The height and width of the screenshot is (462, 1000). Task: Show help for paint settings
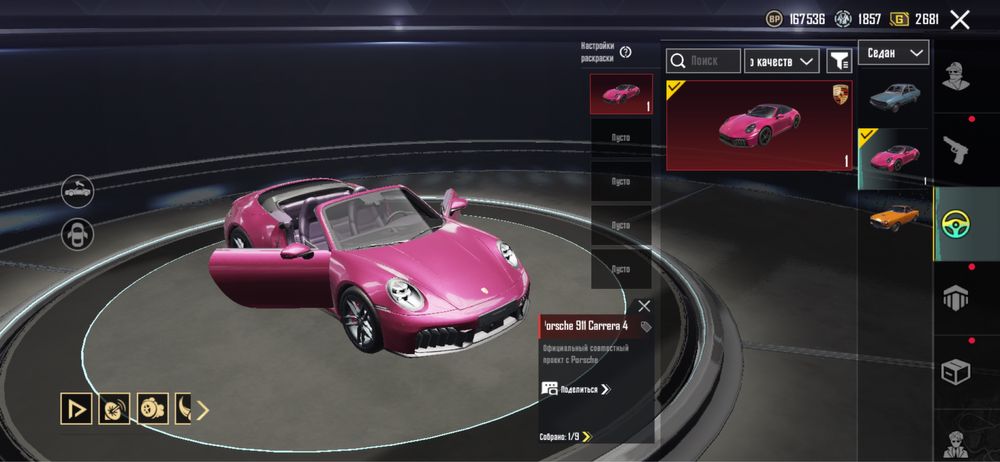tap(625, 52)
